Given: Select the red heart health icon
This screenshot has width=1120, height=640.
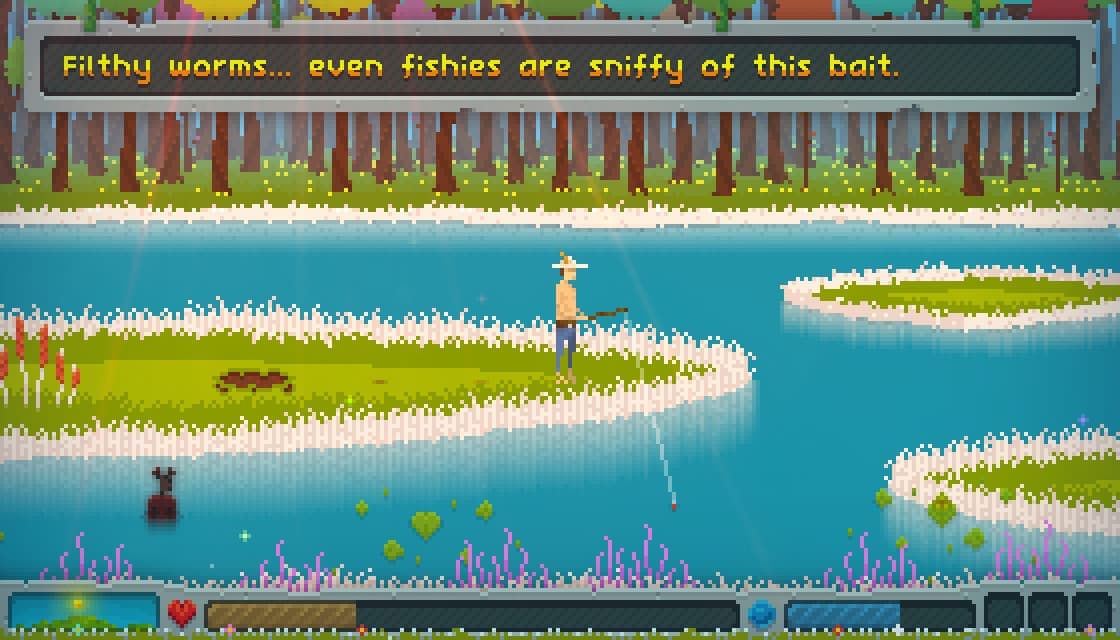Looking at the screenshot, I should pos(182,612).
